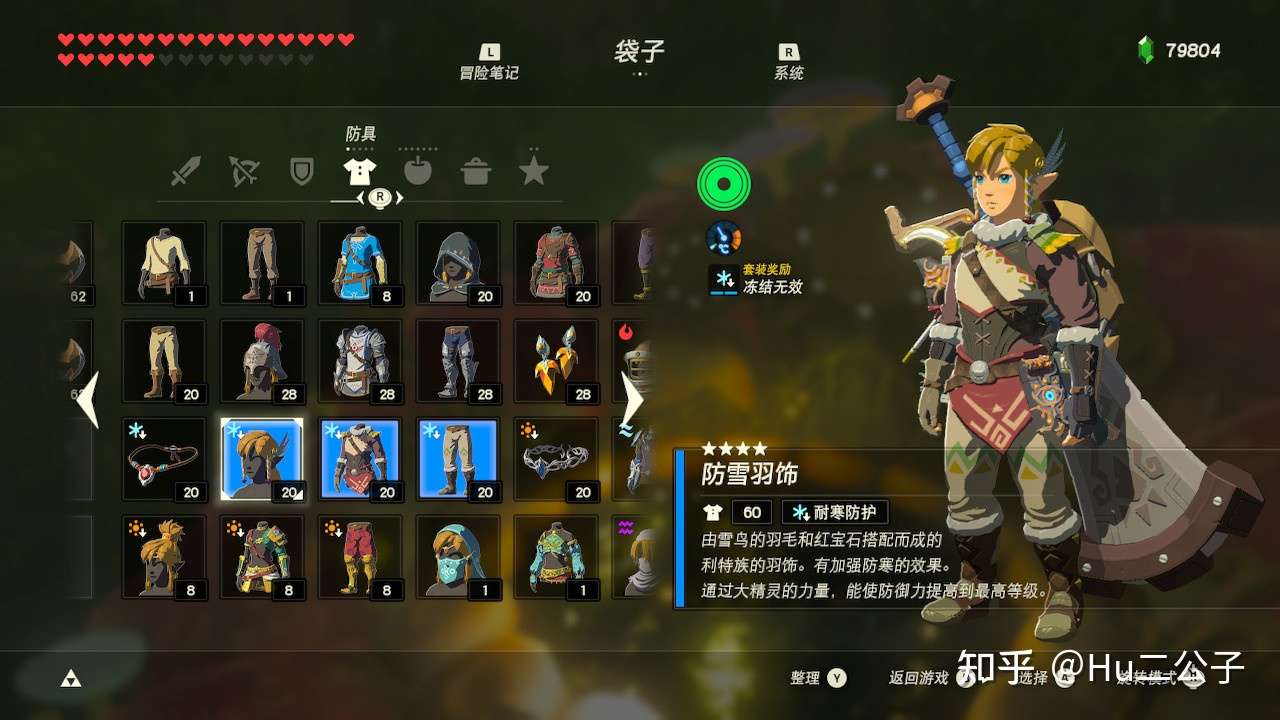Go to the next inventory page arrow

pos(632,399)
